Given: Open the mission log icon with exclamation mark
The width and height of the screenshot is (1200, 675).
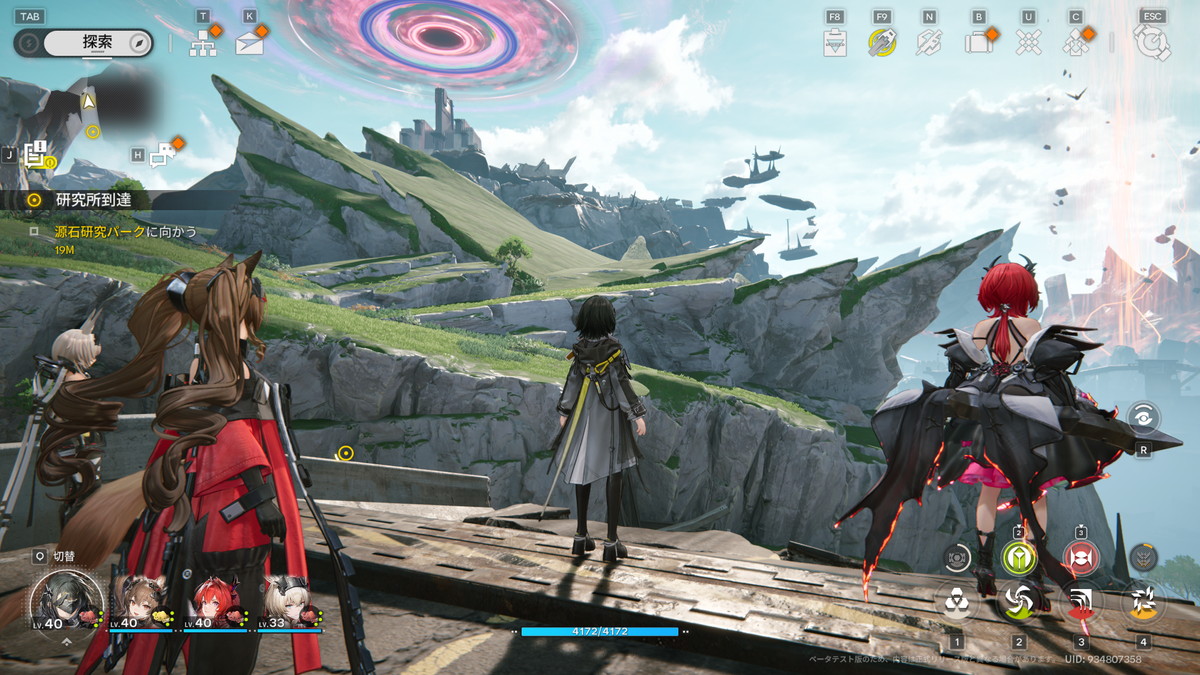Looking at the screenshot, I should pyautogui.click(x=36, y=155).
